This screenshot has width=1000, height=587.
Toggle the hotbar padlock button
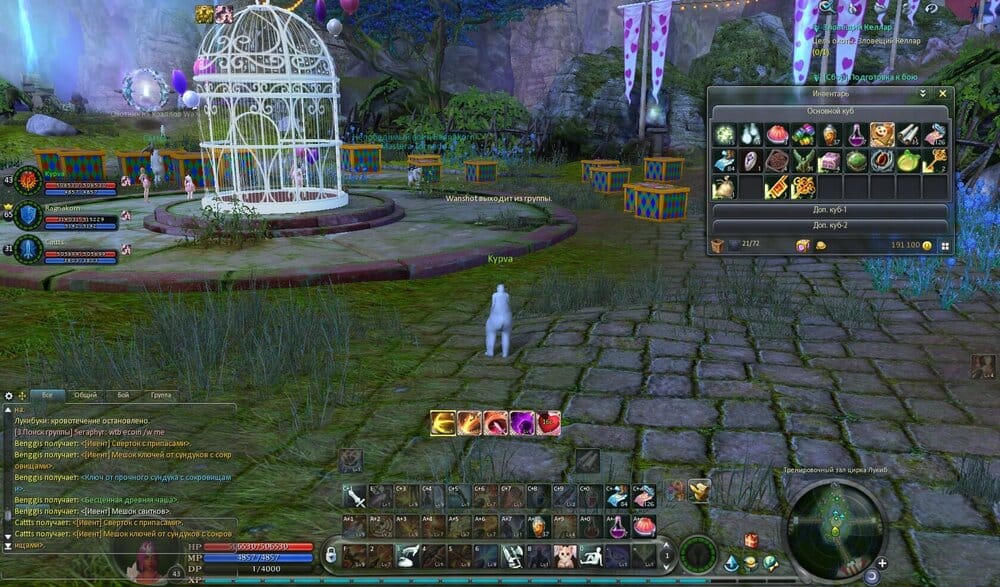pos(331,554)
